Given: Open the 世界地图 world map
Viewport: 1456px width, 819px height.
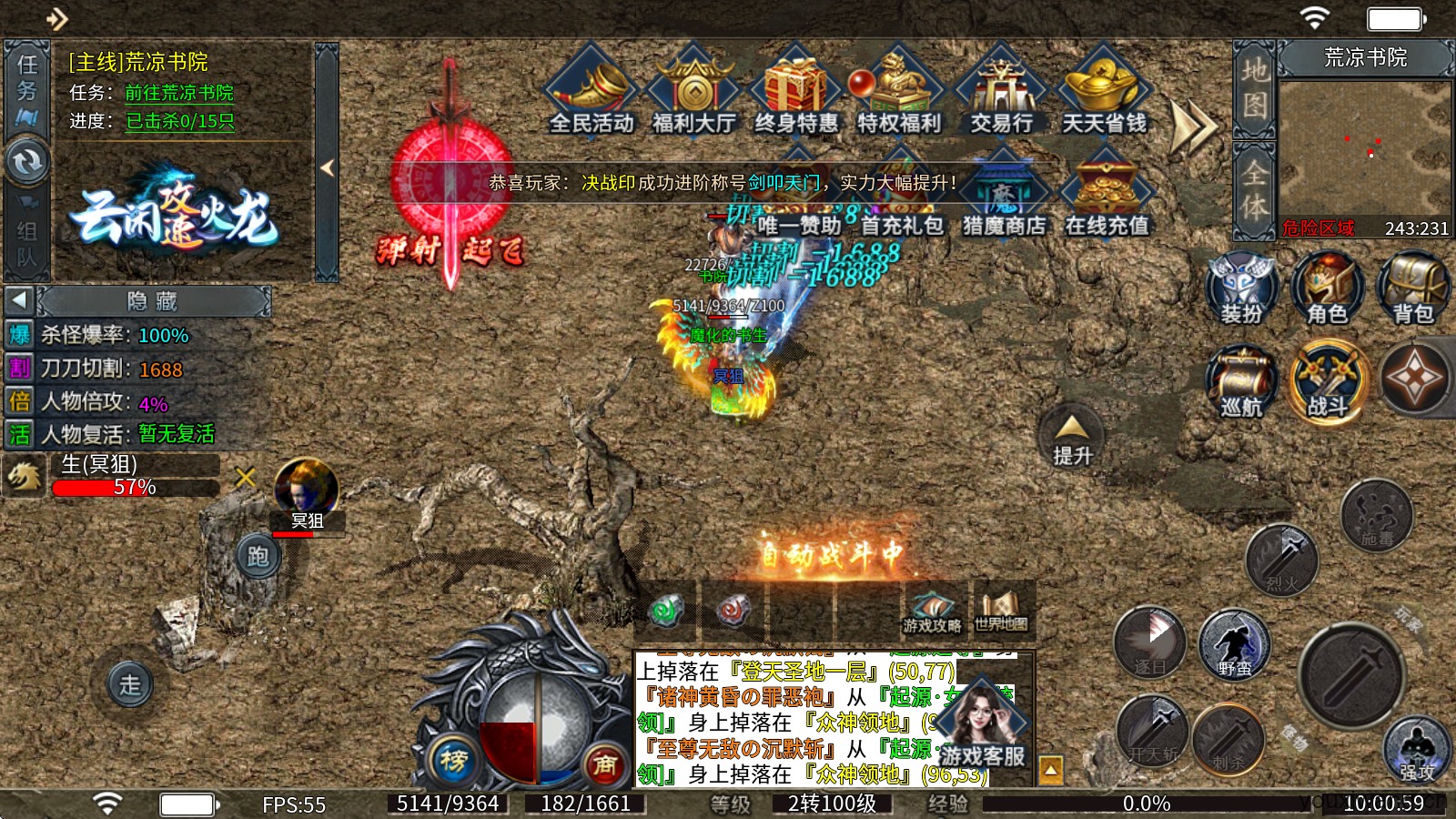Looking at the screenshot, I should pos(1001,608).
